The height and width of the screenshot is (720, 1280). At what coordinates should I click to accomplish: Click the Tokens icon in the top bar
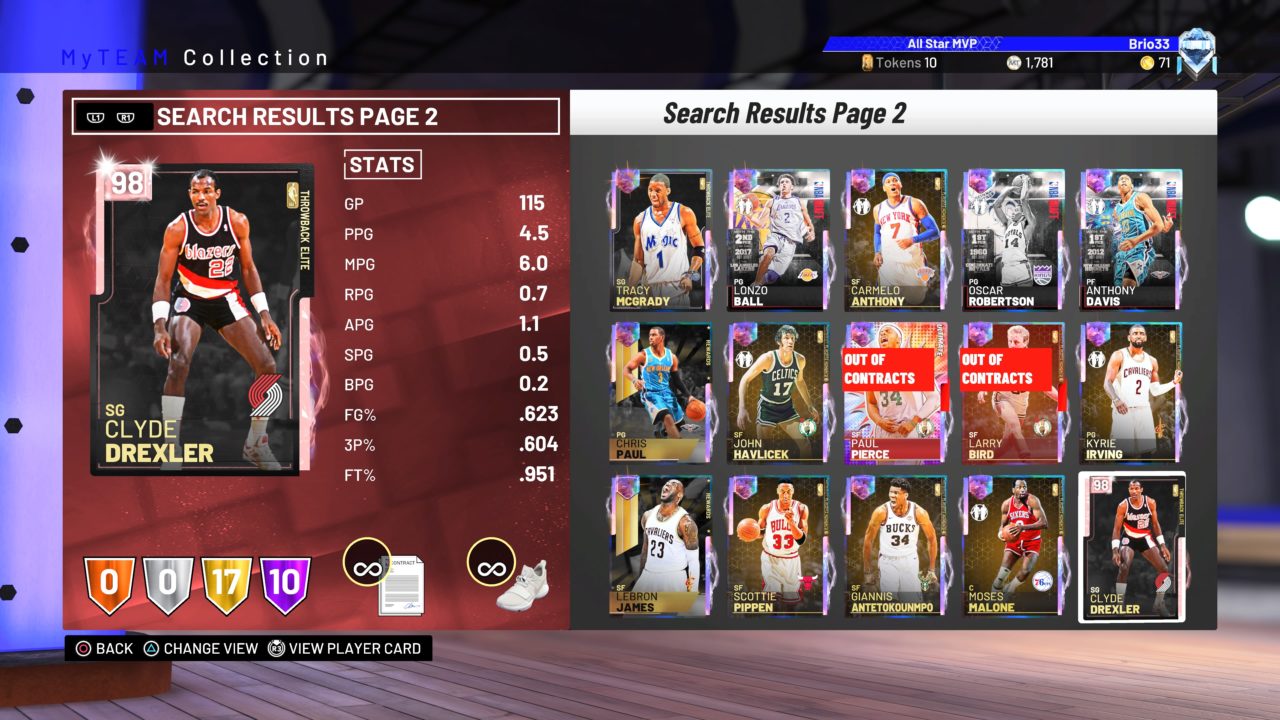coord(869,61)
